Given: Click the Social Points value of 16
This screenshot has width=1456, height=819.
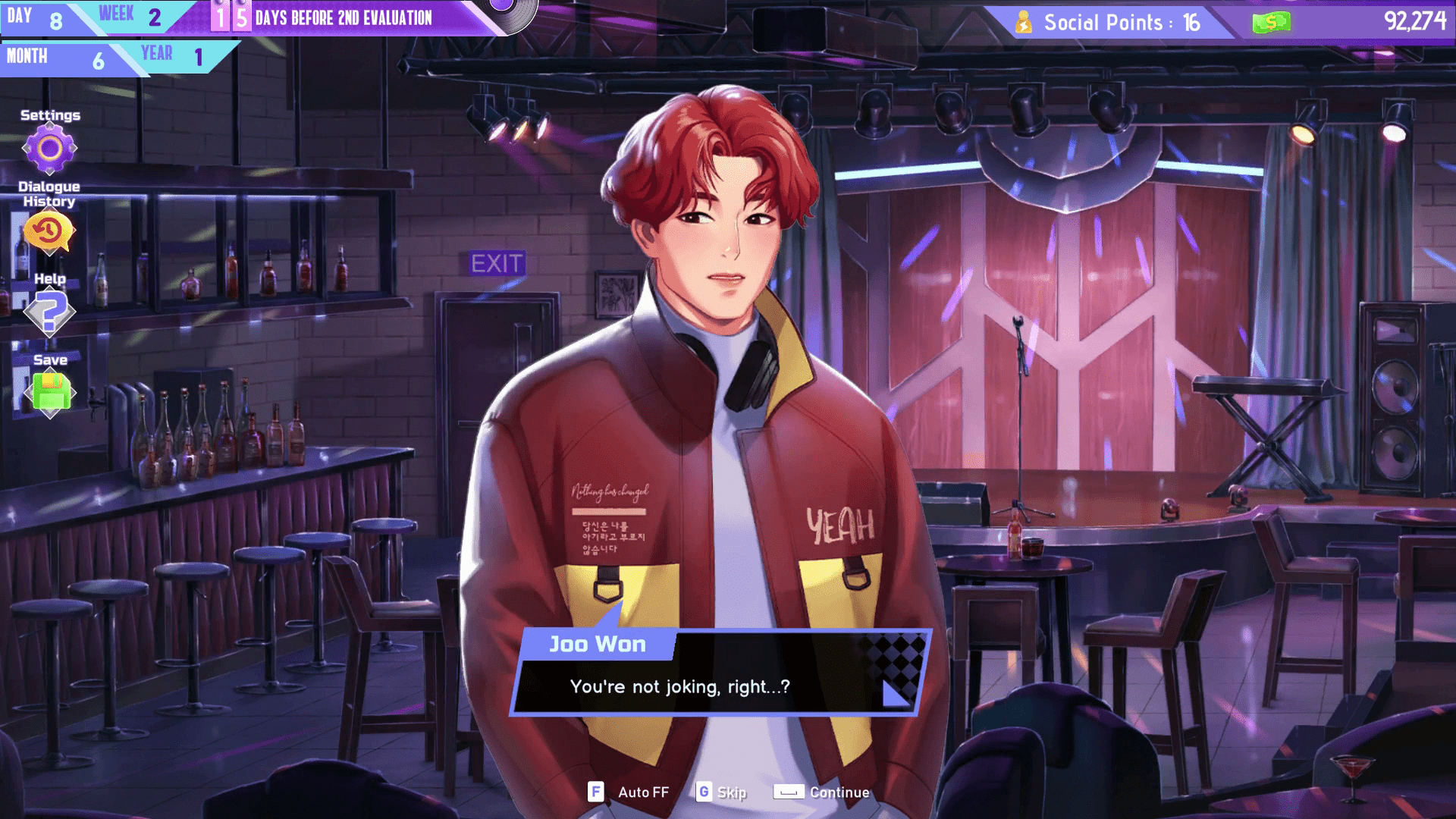Looking at the screenshot, I should click(x=1191, y=24).
